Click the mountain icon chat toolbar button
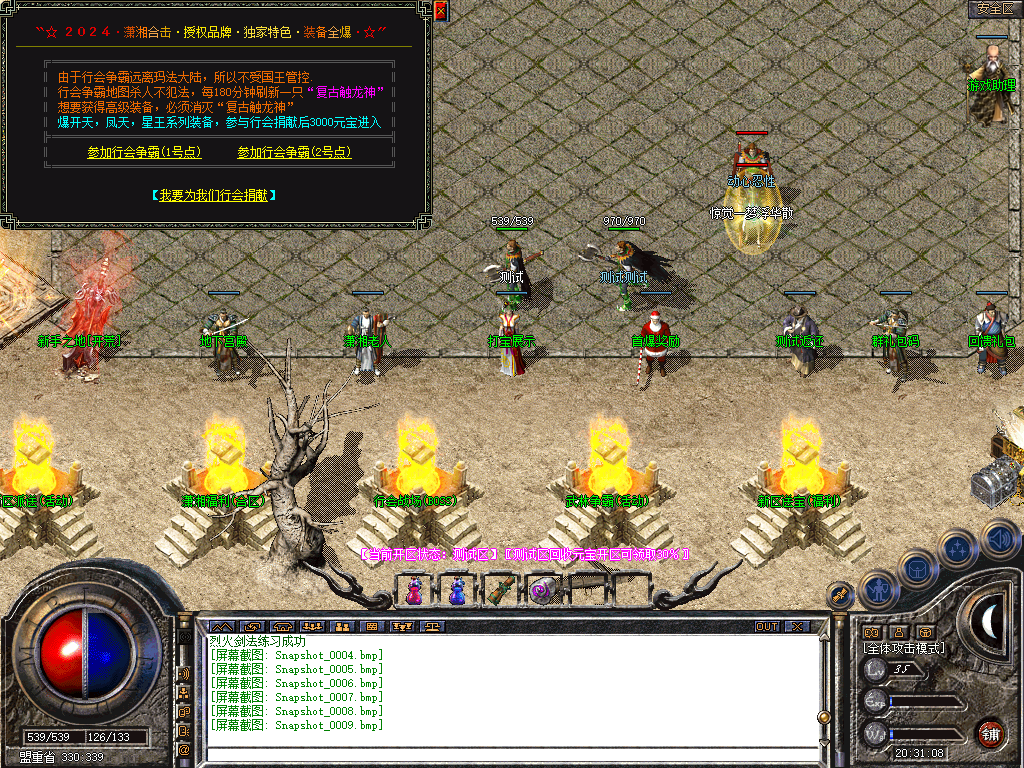Screen dimensions: 1024x768 pos(219,627)
